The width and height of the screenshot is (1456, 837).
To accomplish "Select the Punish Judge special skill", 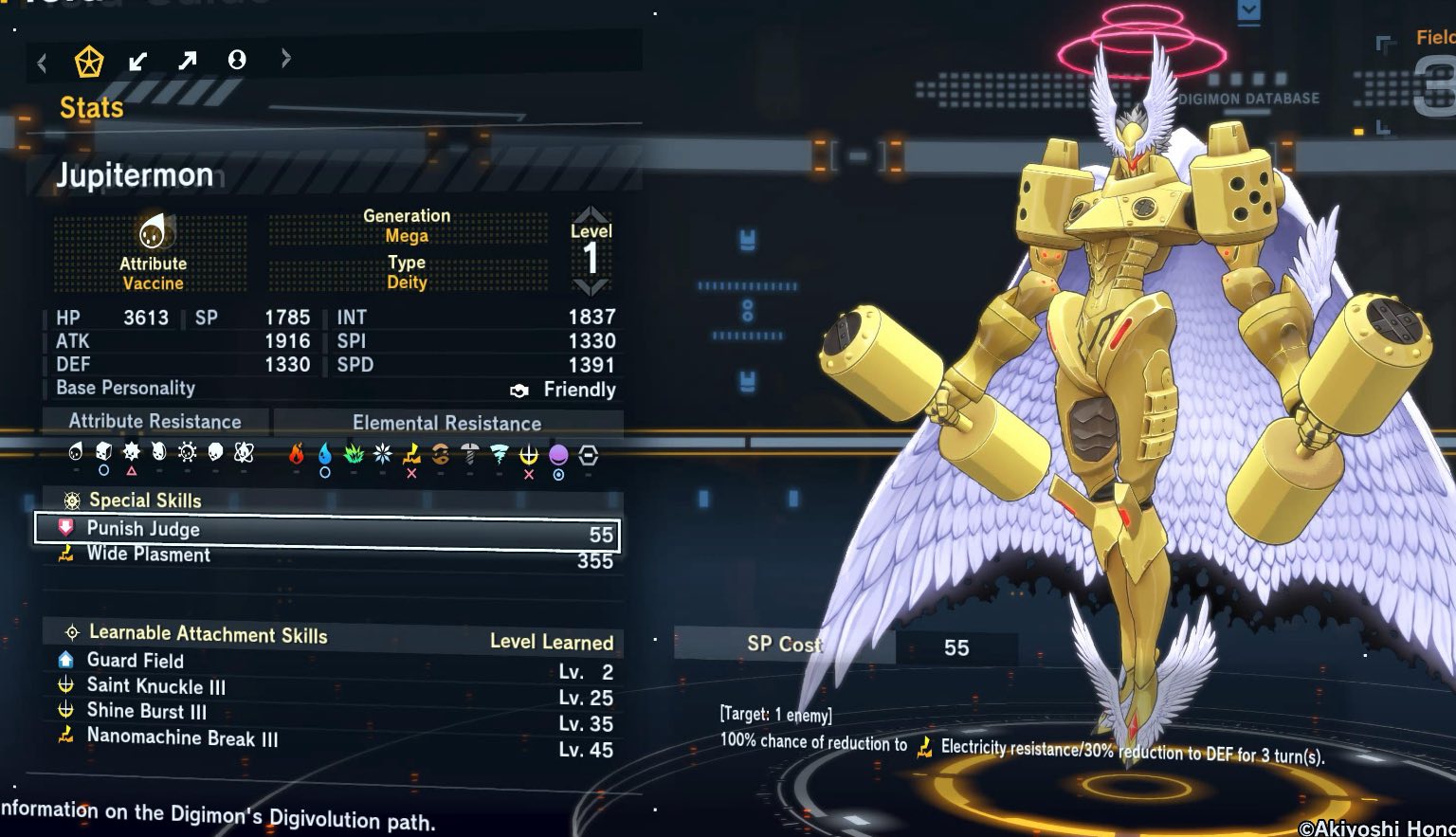I will coord(326,531).
